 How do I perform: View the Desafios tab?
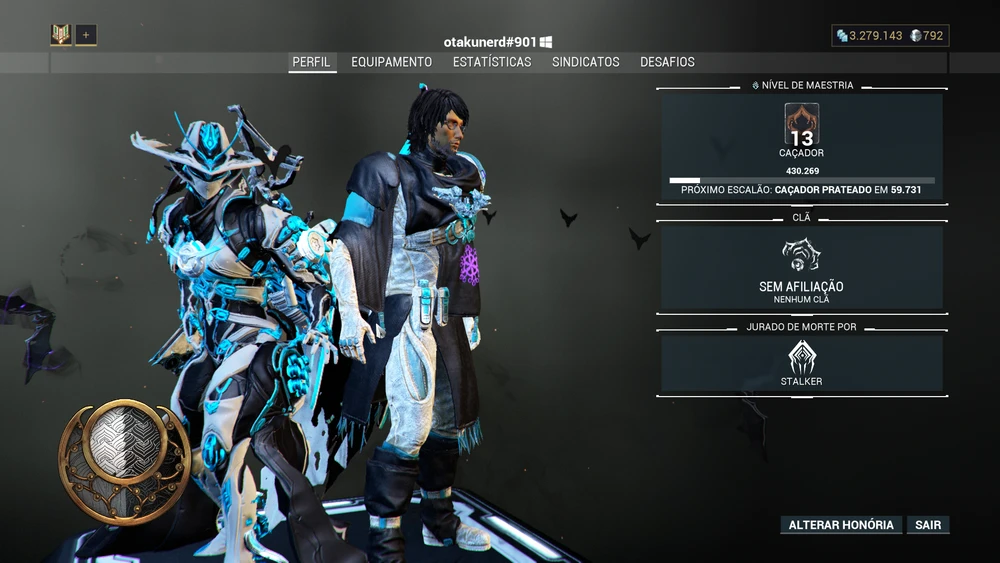[667, 62]
